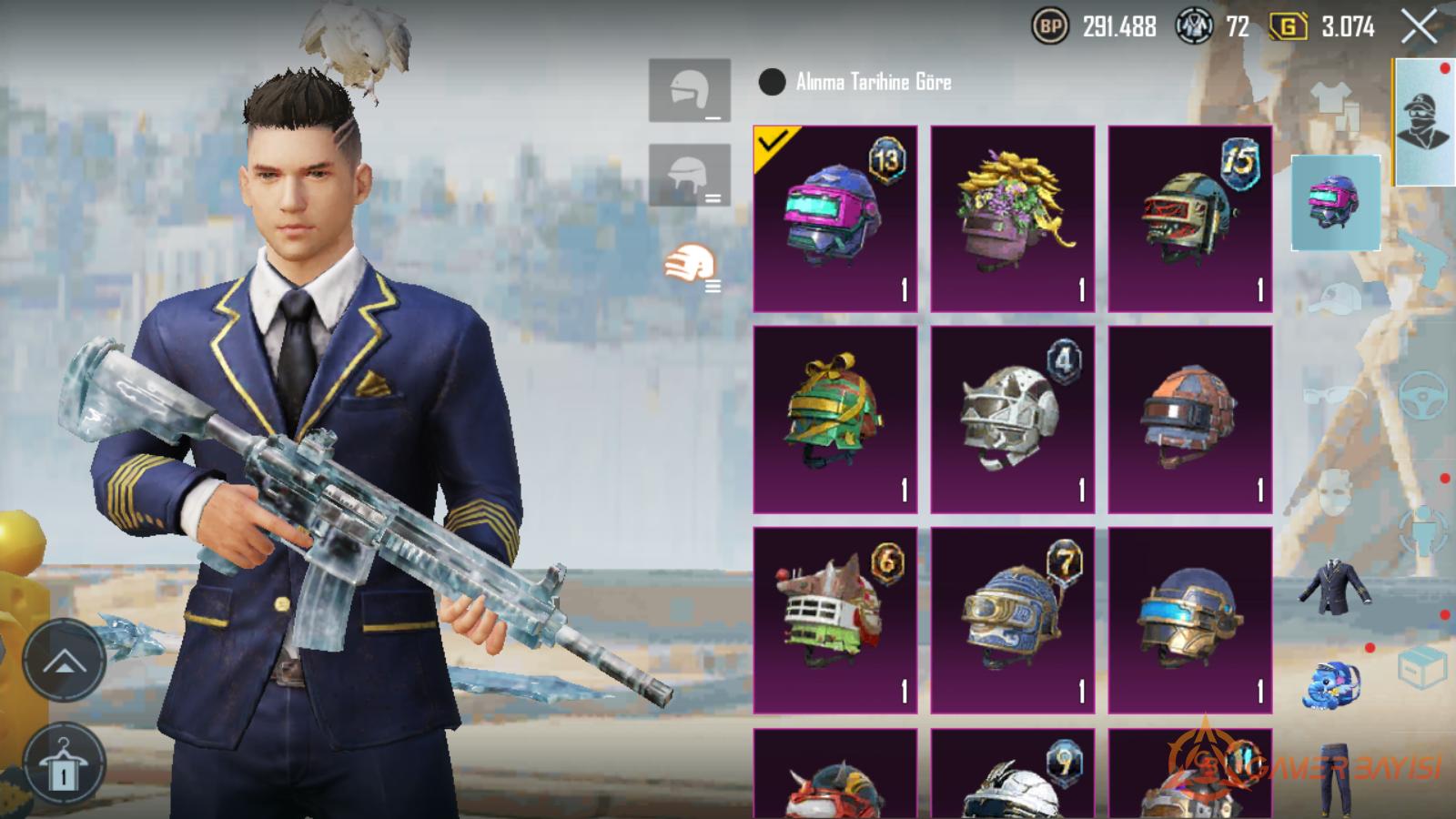Choose the flower-covered helmet skin

click(x=1012, y=219)
